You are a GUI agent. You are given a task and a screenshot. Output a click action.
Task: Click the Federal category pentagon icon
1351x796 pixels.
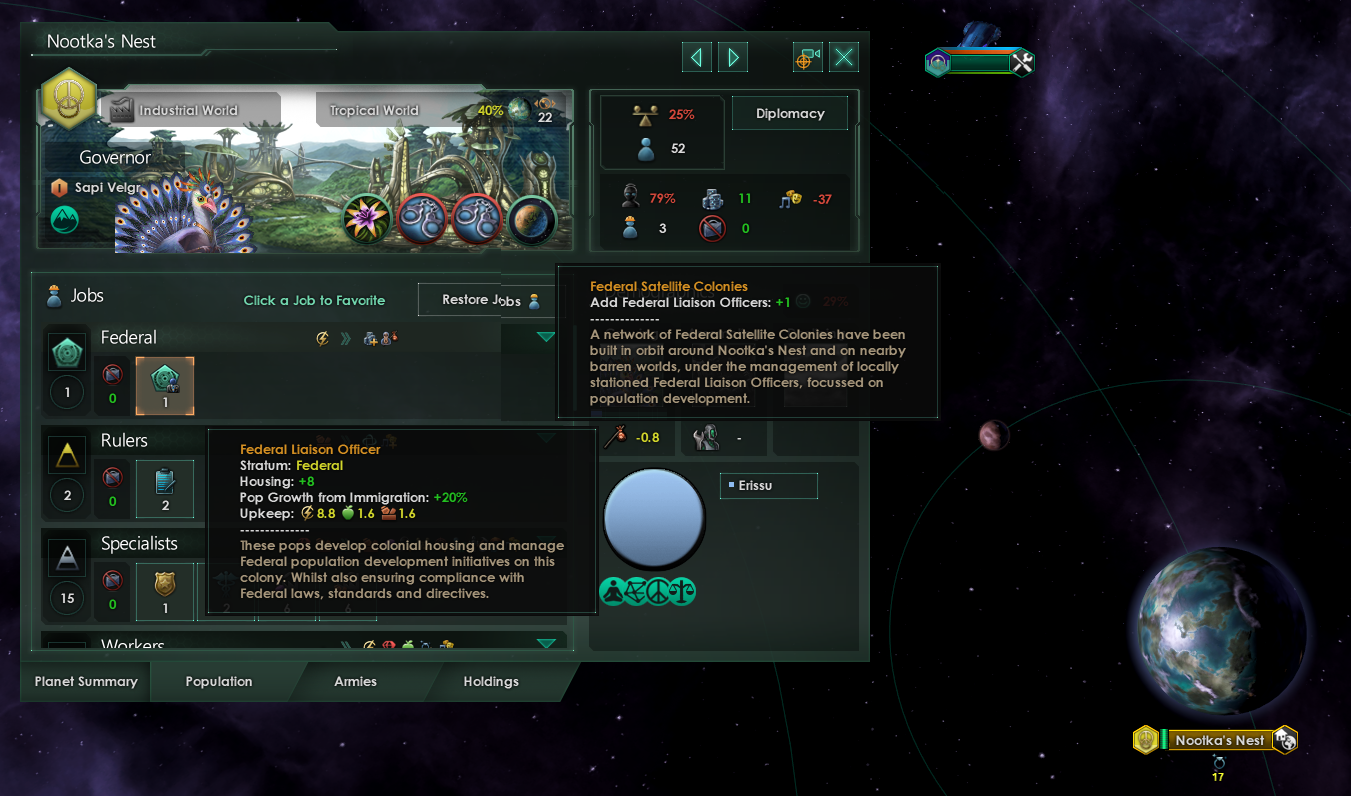point(66,351)
